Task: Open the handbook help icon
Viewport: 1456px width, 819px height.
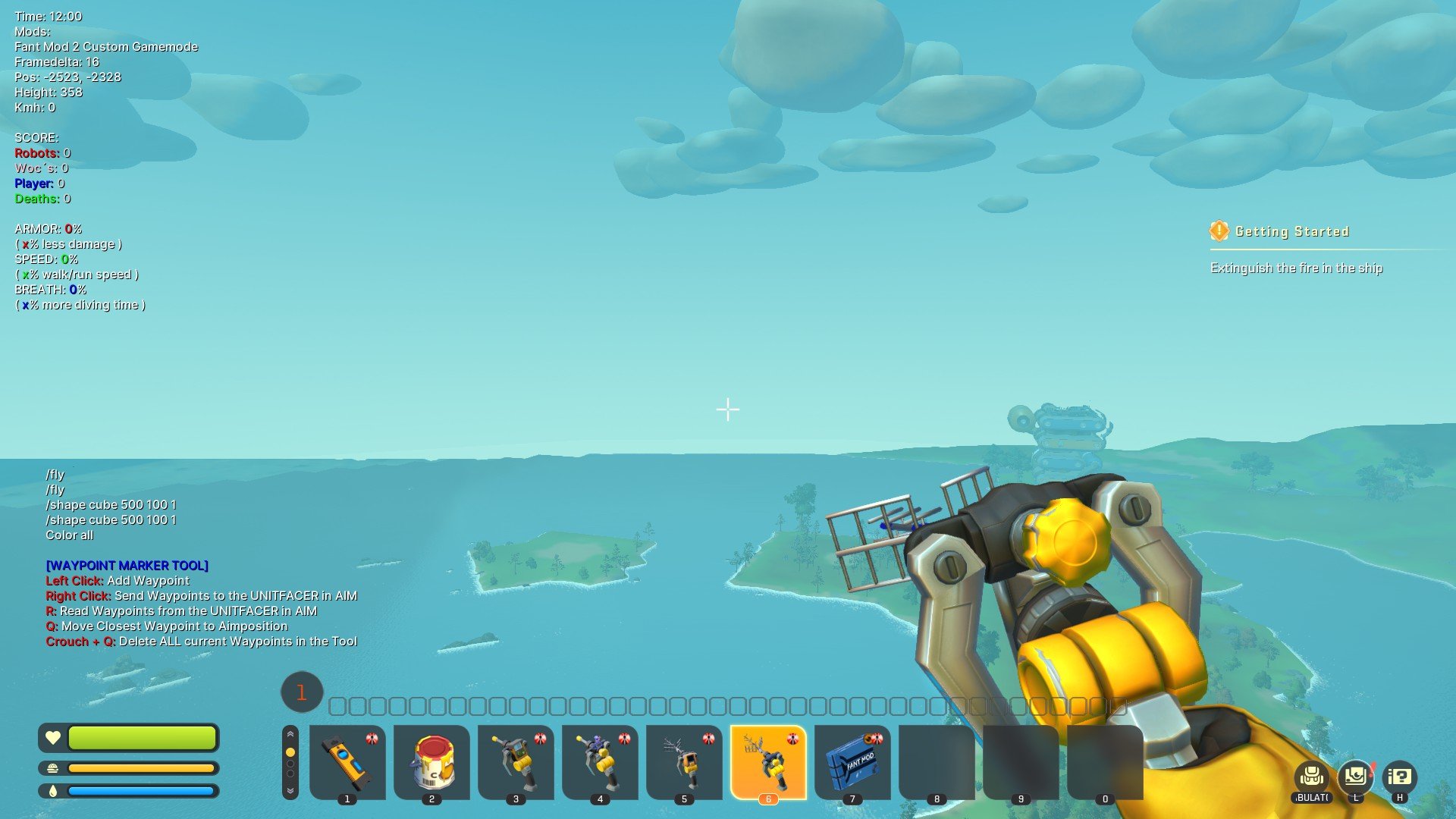Action: pos(1400,777)
